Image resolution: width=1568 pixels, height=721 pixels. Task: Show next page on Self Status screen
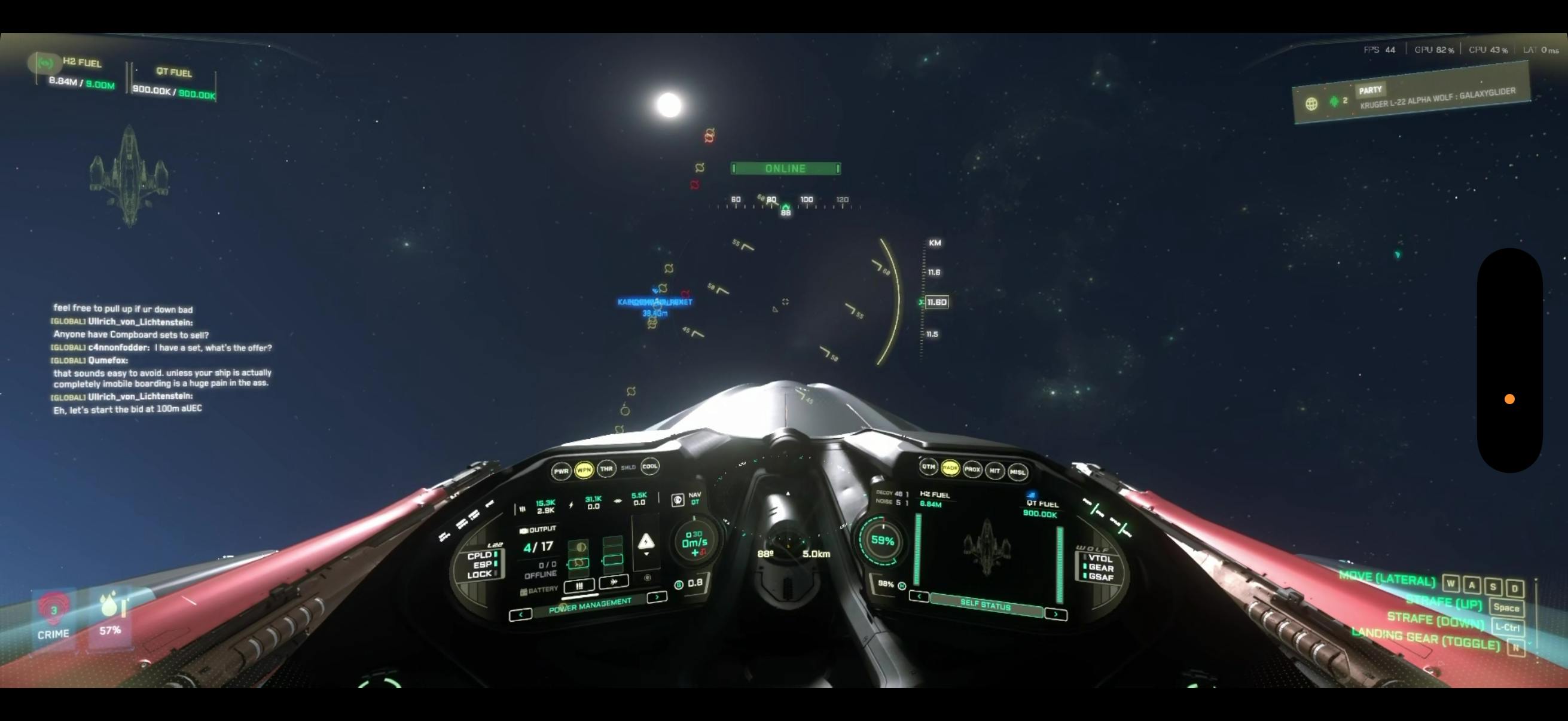1055,615
